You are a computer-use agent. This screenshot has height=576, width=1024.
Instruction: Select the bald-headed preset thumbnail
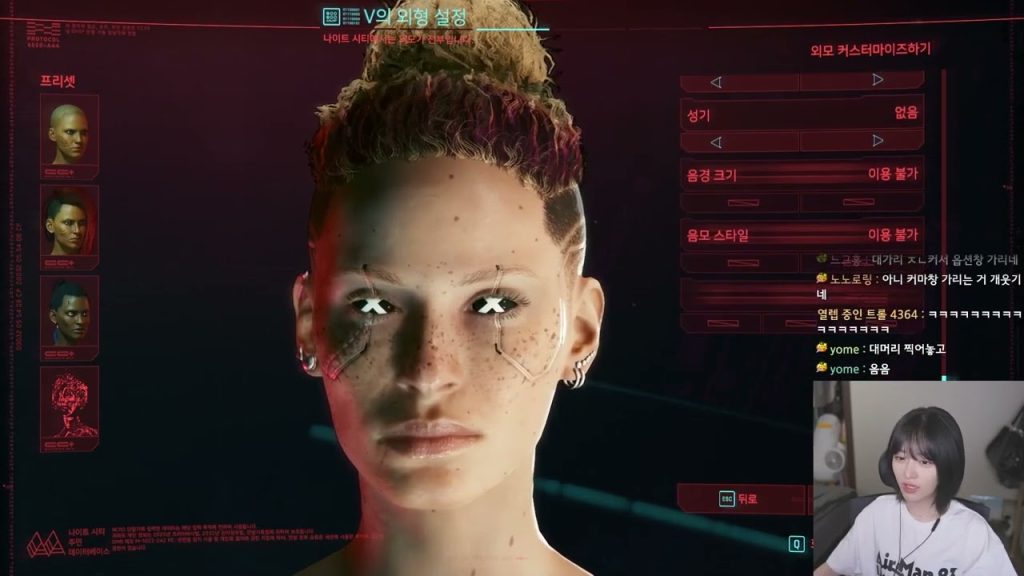click(x=69, y=134)
